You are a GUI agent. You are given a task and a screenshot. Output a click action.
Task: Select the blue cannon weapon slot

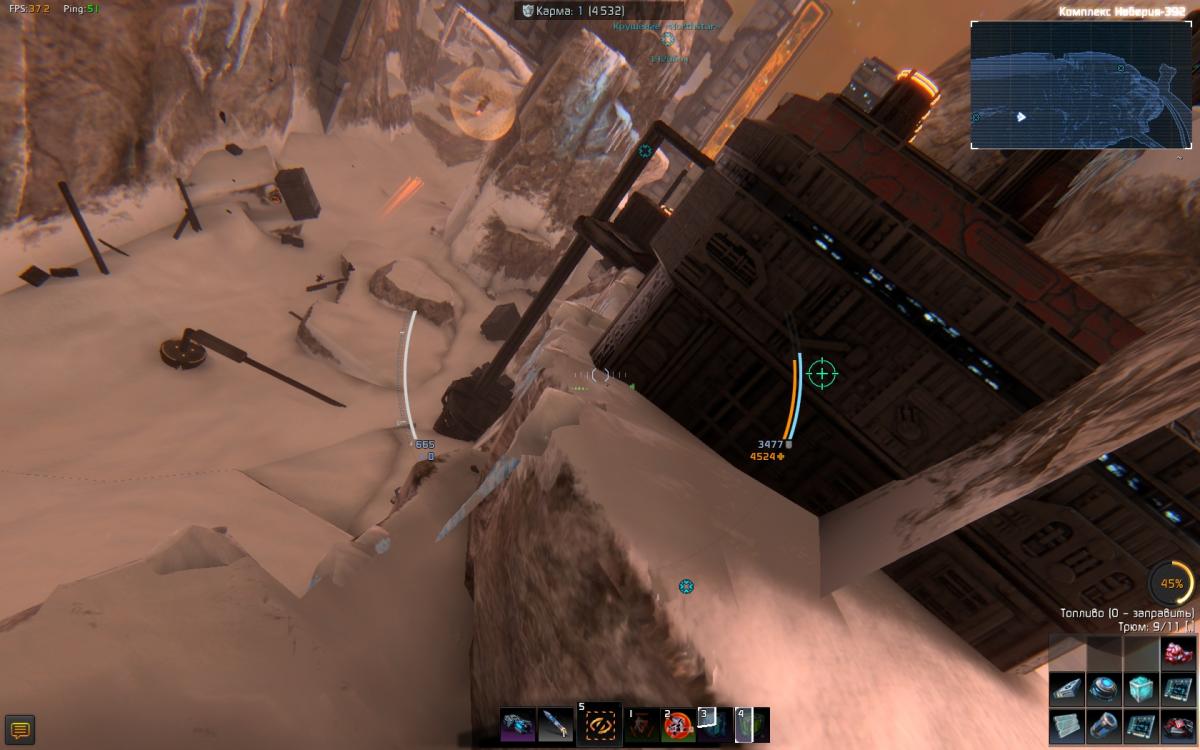pyautogui.click(x=519, y=724)
